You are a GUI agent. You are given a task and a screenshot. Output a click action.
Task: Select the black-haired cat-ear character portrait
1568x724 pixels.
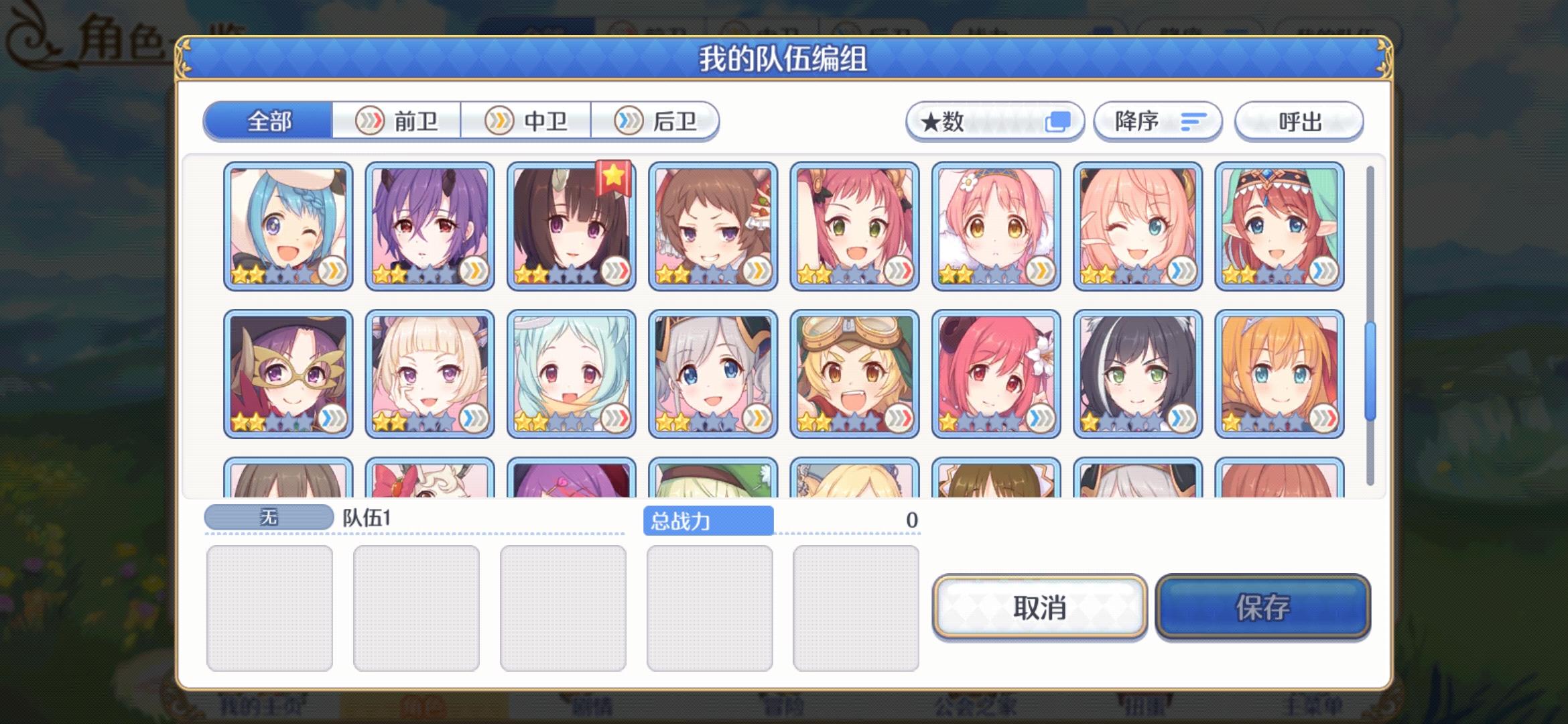pyautogui.click(x=1139, y=372)
